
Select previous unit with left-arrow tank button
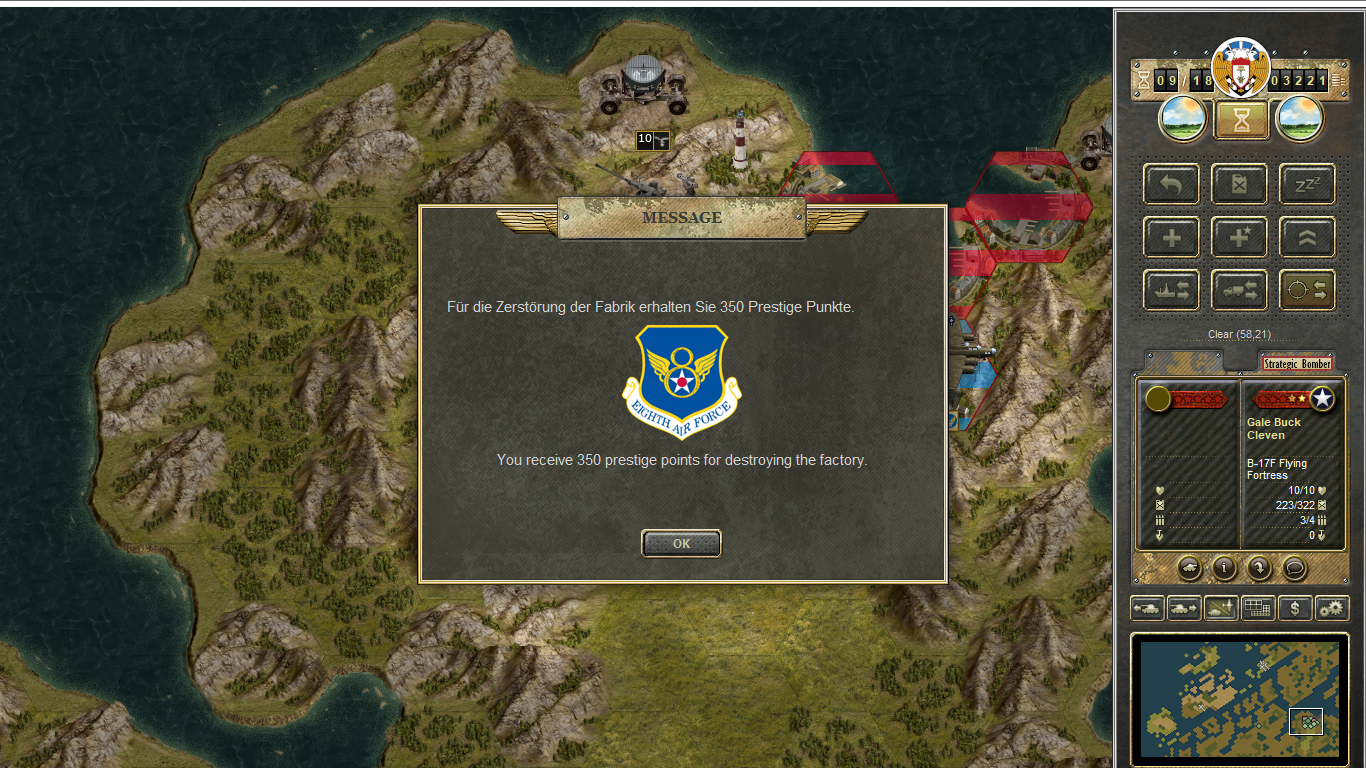pos(1147,608)
